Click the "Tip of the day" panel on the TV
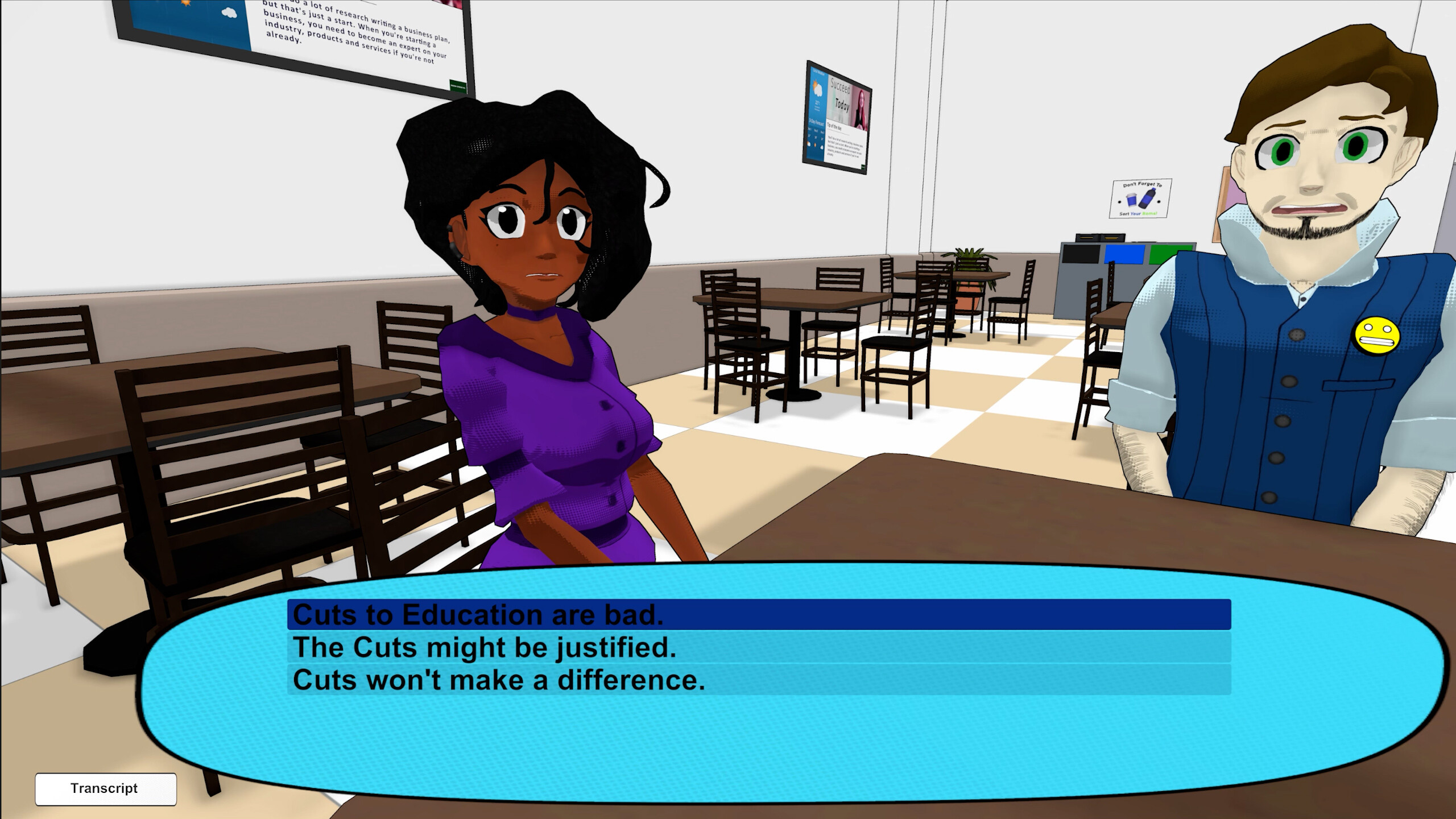1456x819 pixels. click(845, 142)
